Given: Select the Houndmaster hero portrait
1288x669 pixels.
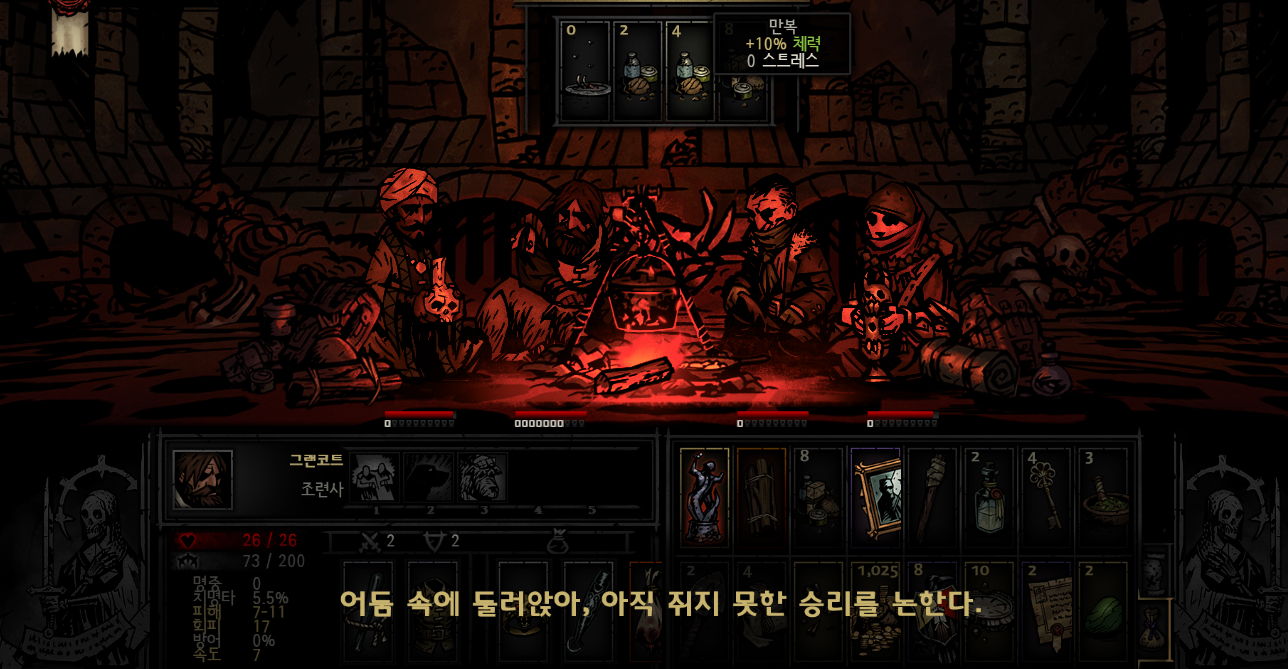Looking at the screenshot, I should (203, 479).
